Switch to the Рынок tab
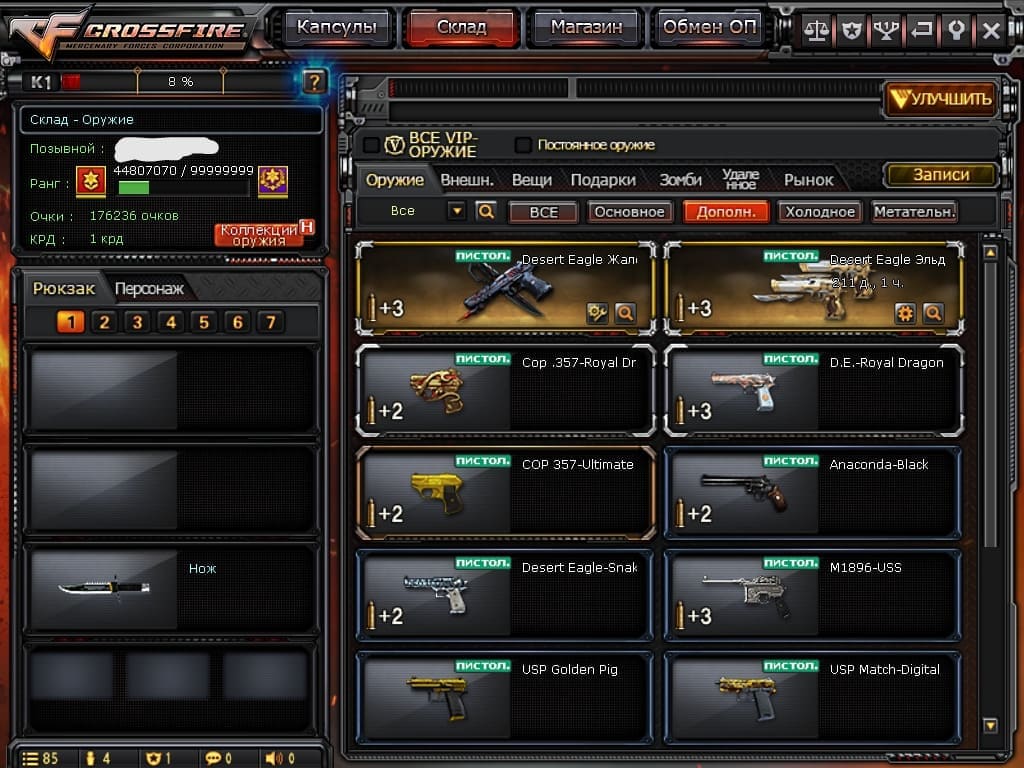 pos(808,180)
